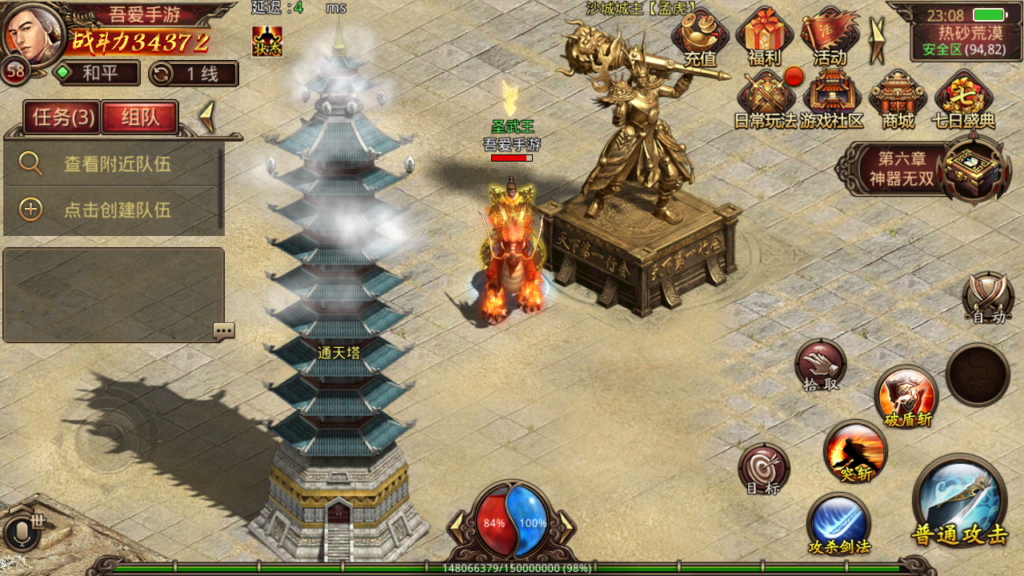Choose 查看附近队伍 to view nearby teams

(x=117, y=164)
